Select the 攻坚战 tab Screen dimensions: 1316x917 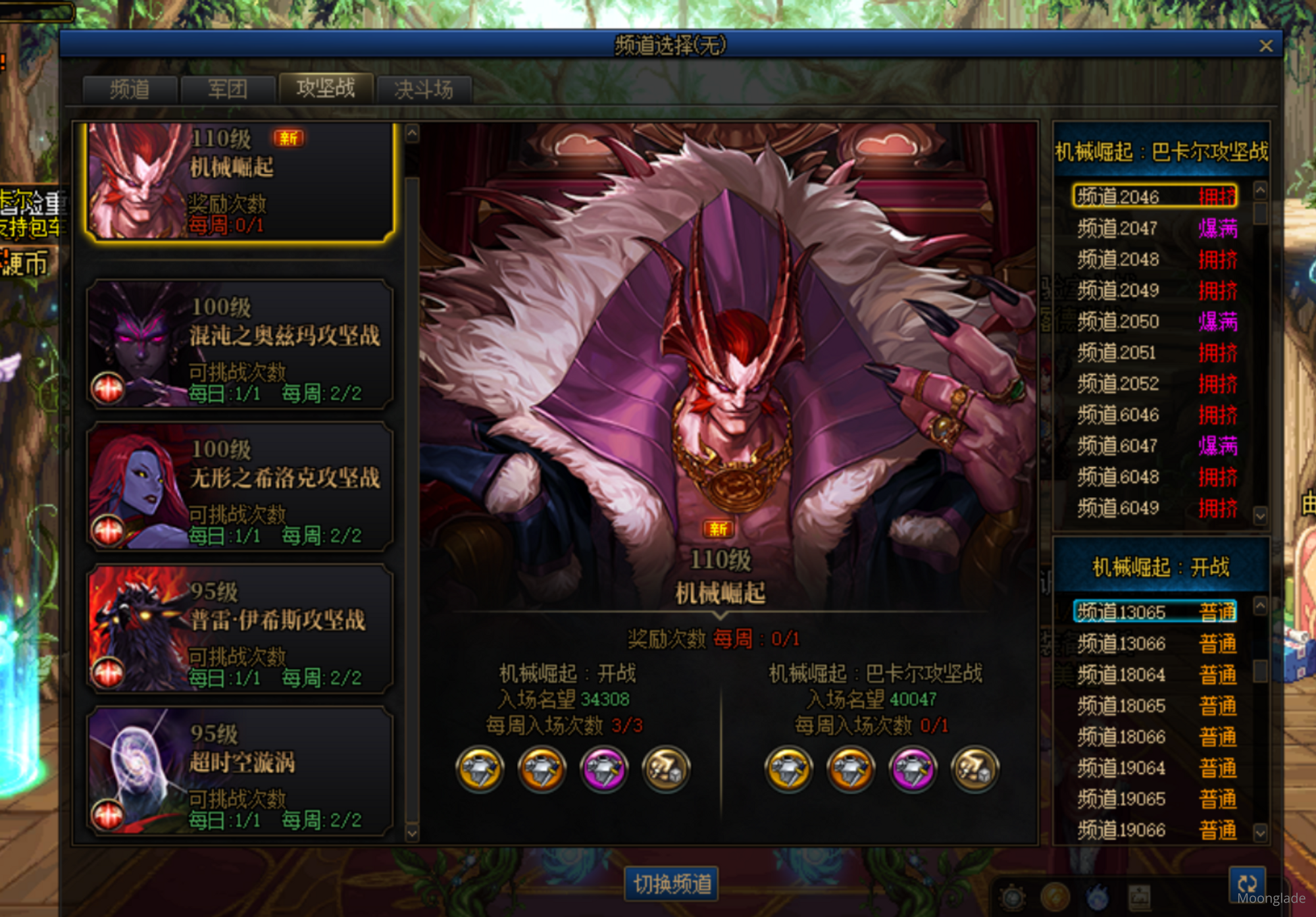[326, 88]
